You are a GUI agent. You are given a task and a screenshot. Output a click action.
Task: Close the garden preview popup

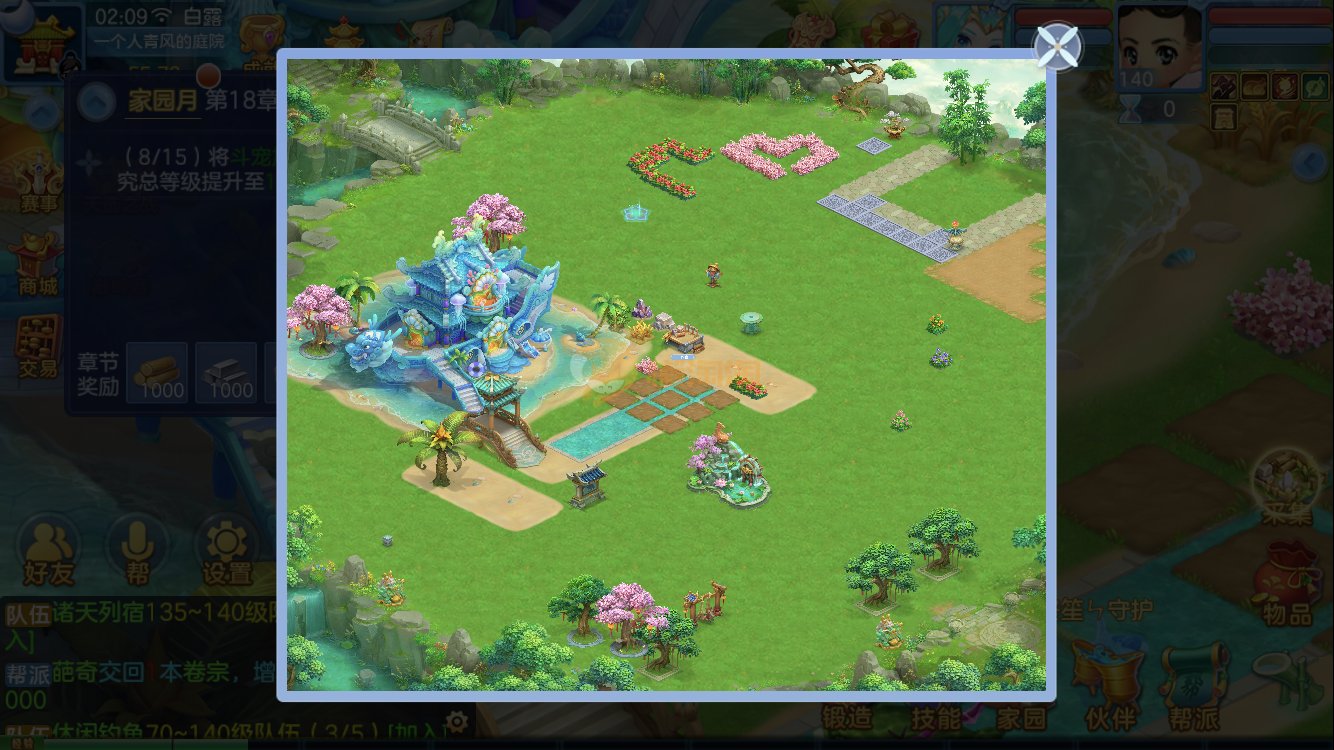coord(1057,46)
